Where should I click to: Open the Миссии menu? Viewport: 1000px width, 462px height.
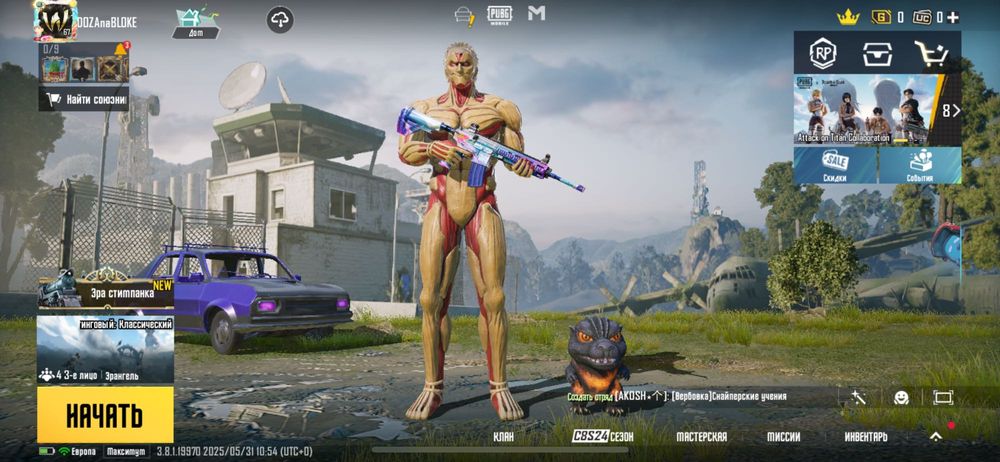(783, 437)
